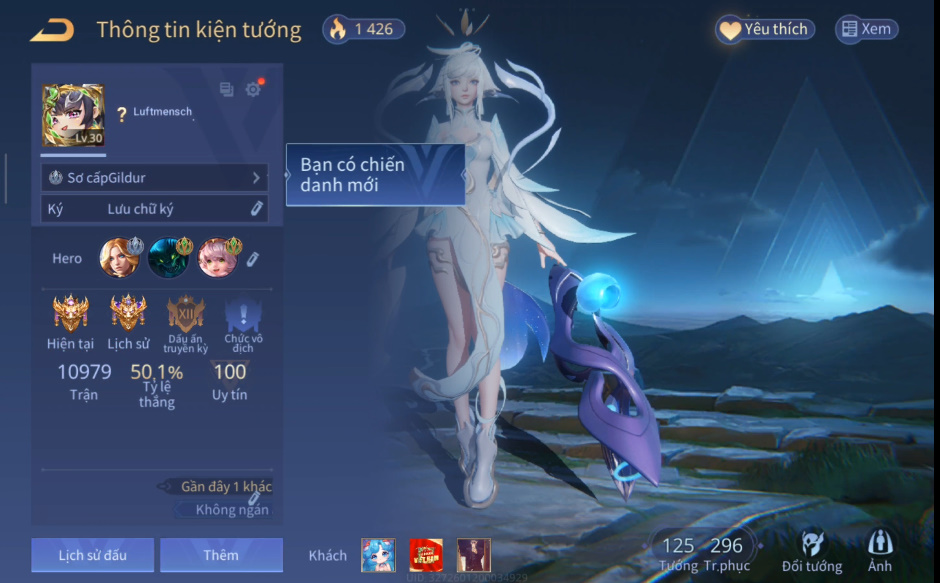This screenshot has width=940, height=583.
Task: Open the Xem view option
Action: [866, 29]
